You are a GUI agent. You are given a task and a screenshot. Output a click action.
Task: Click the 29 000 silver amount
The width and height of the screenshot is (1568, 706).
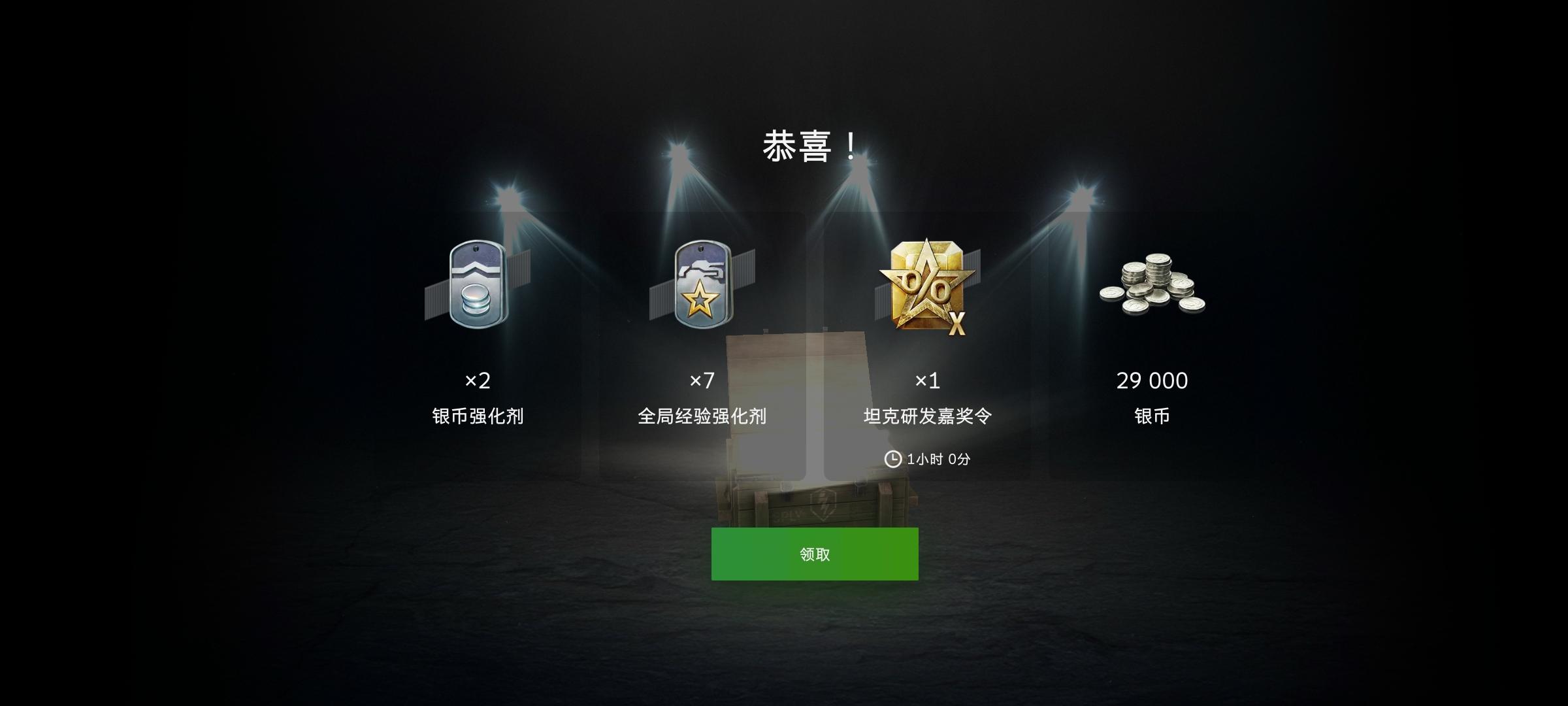point(1151,381)
